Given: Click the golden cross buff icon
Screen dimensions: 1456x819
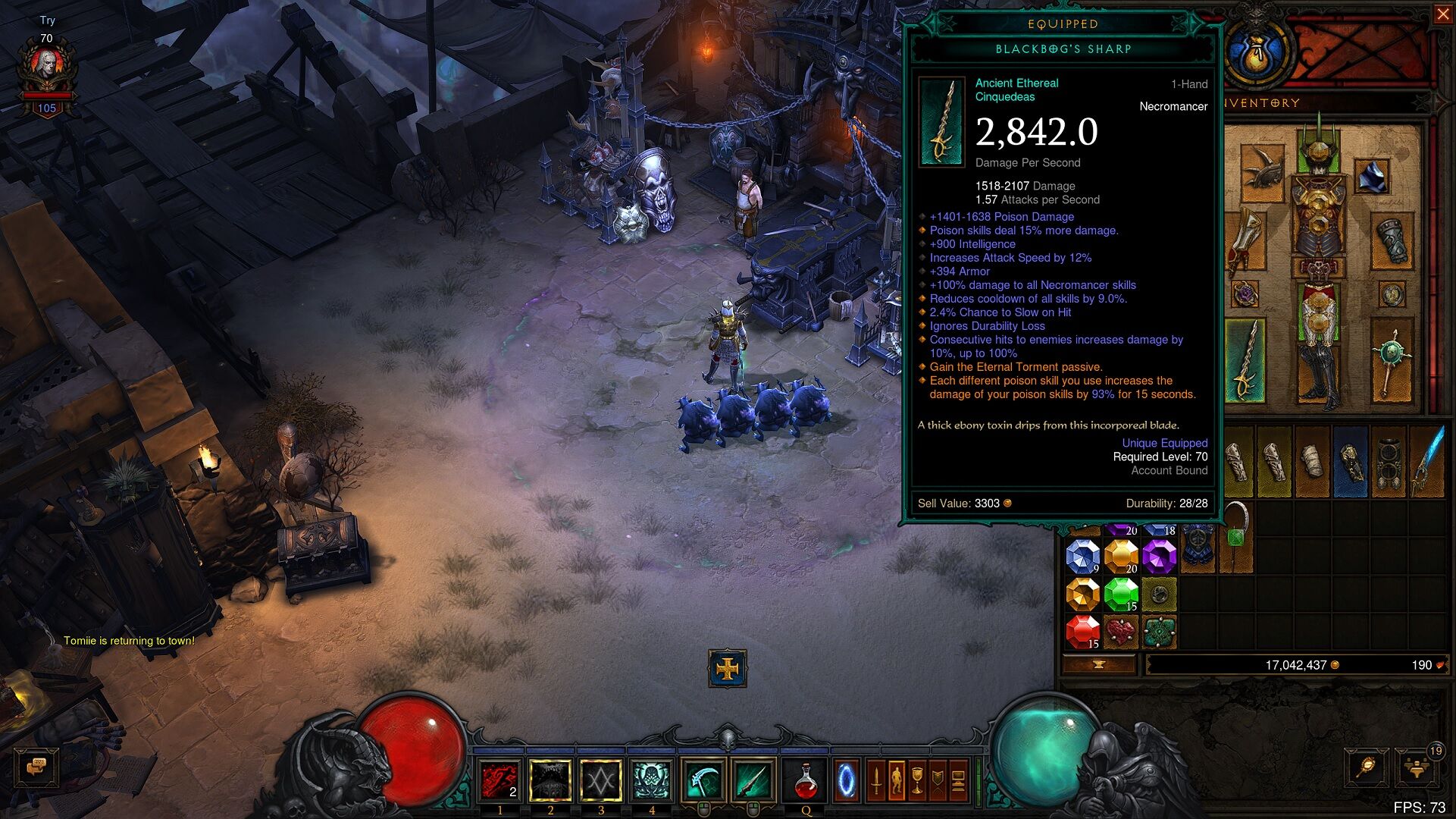Looking at the screenshot, I should click(x=728, y=668).
